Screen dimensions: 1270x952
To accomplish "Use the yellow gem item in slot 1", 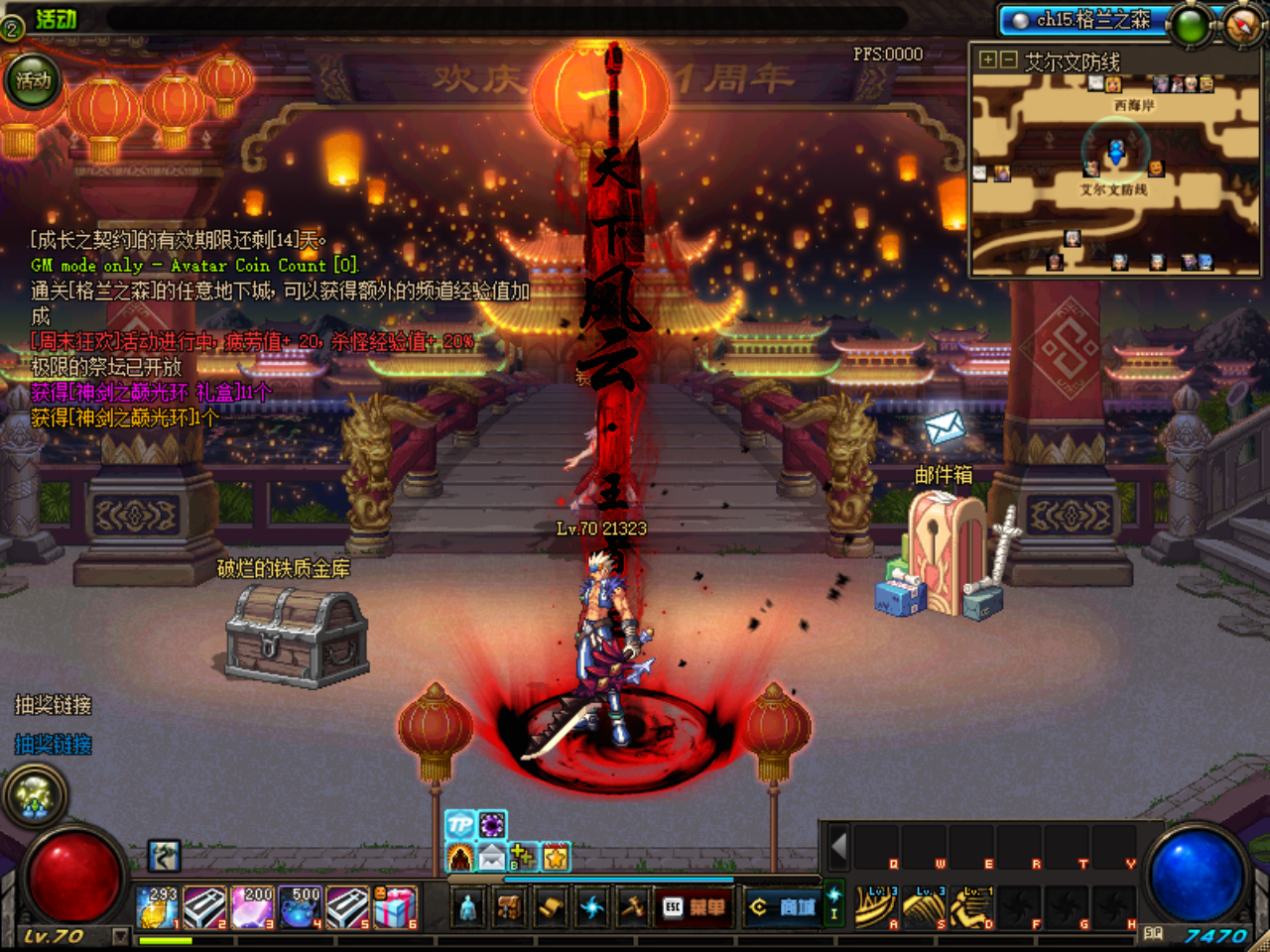I will click(159, 907).
